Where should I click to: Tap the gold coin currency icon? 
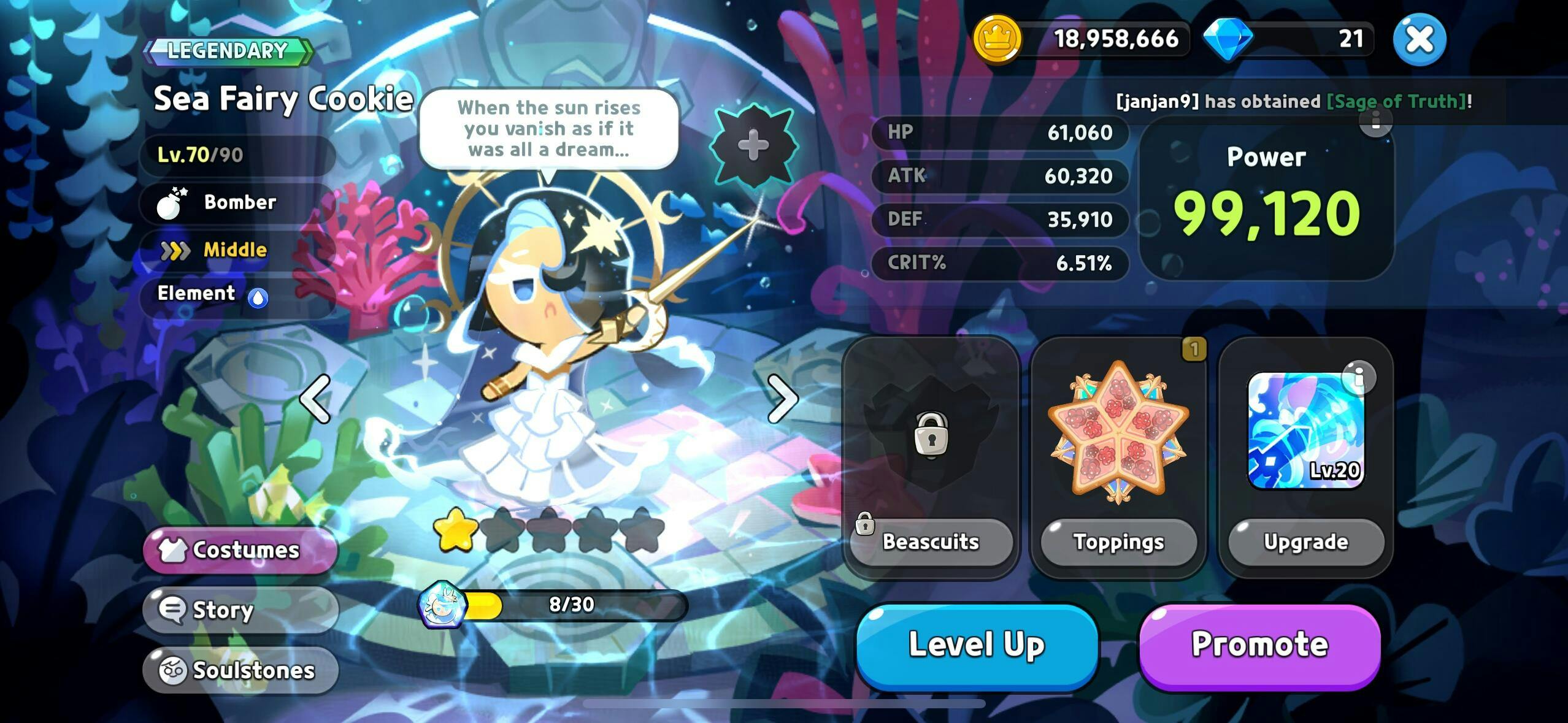pyautogui.click(x=997, y=39)
